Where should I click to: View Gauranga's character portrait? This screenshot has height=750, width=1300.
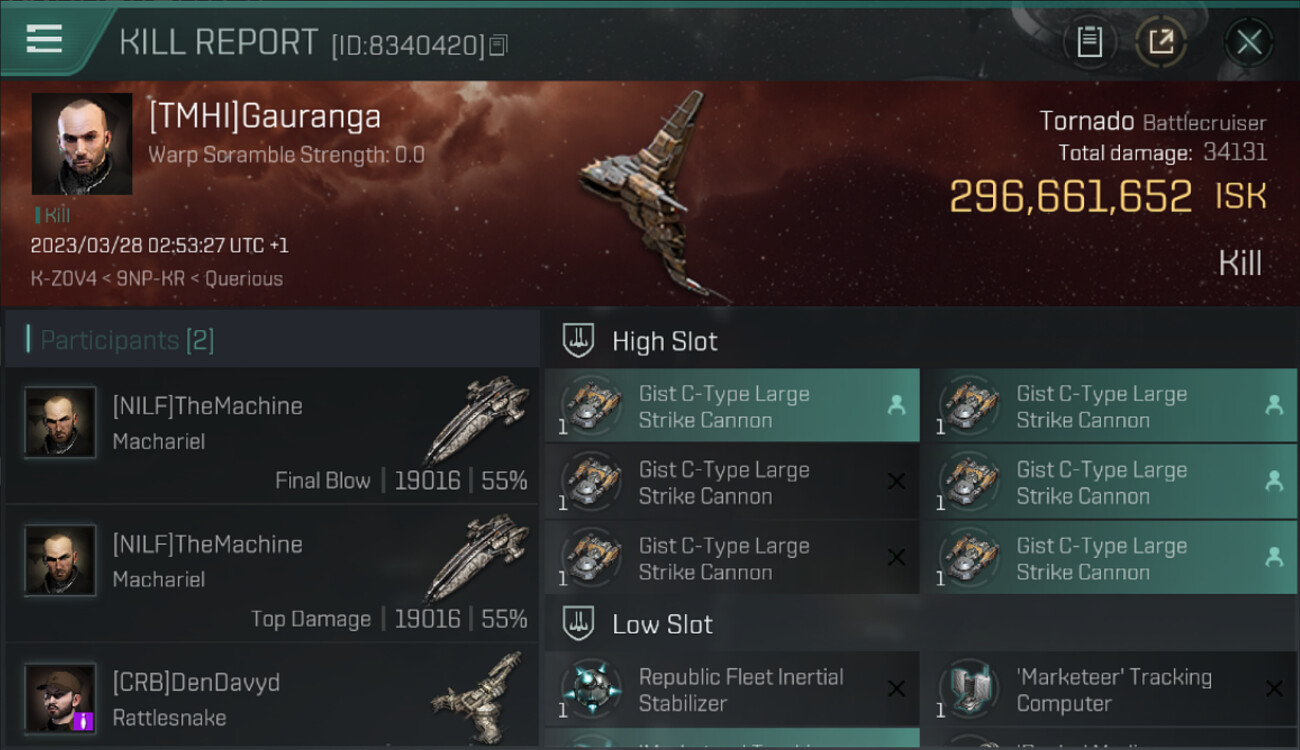click(x=82, y=144)
